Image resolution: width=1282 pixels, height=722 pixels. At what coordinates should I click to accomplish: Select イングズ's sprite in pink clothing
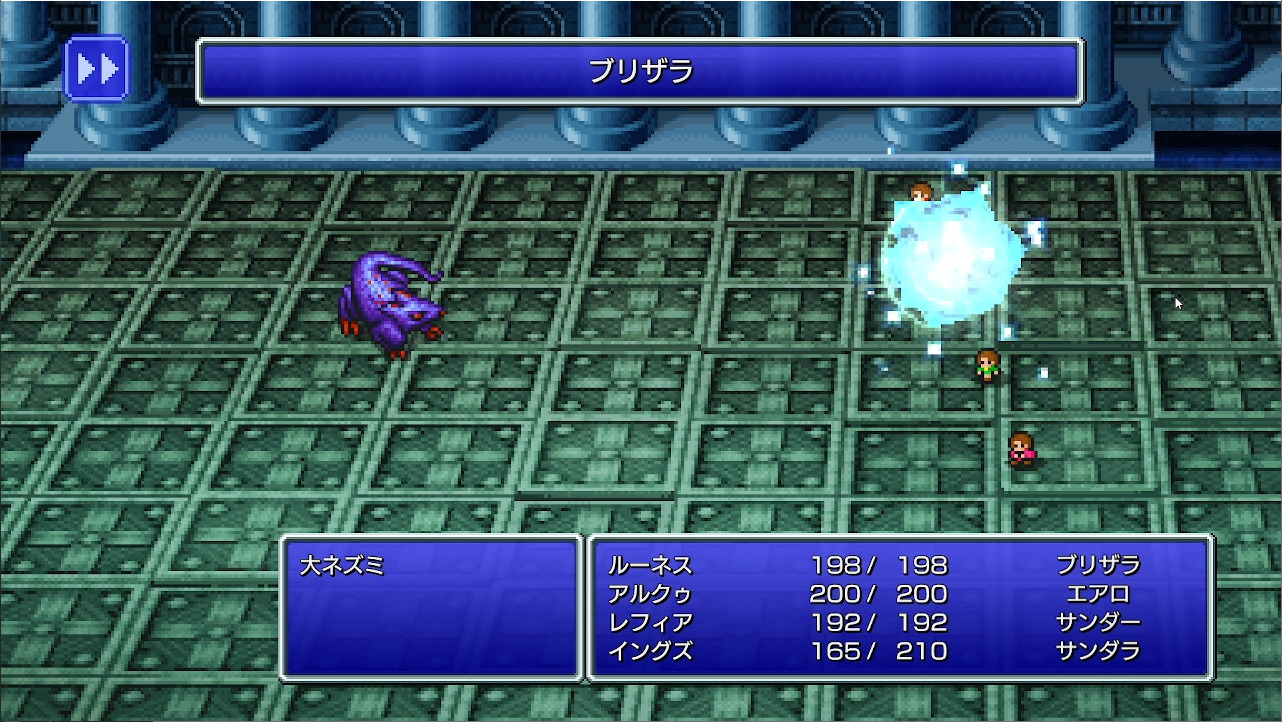[1020, 450]
